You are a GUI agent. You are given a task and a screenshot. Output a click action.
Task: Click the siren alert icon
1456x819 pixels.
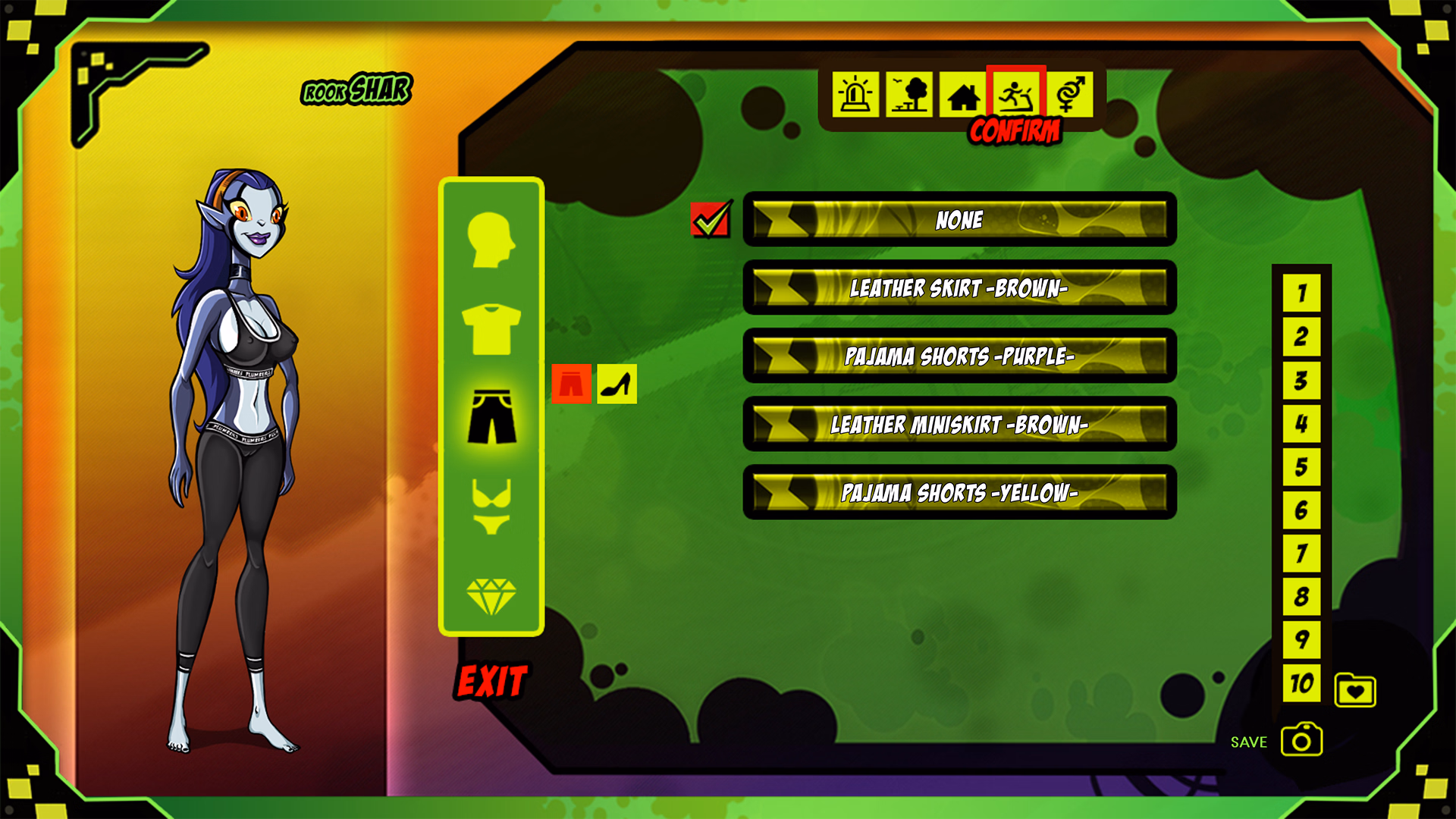pos(855,95)
